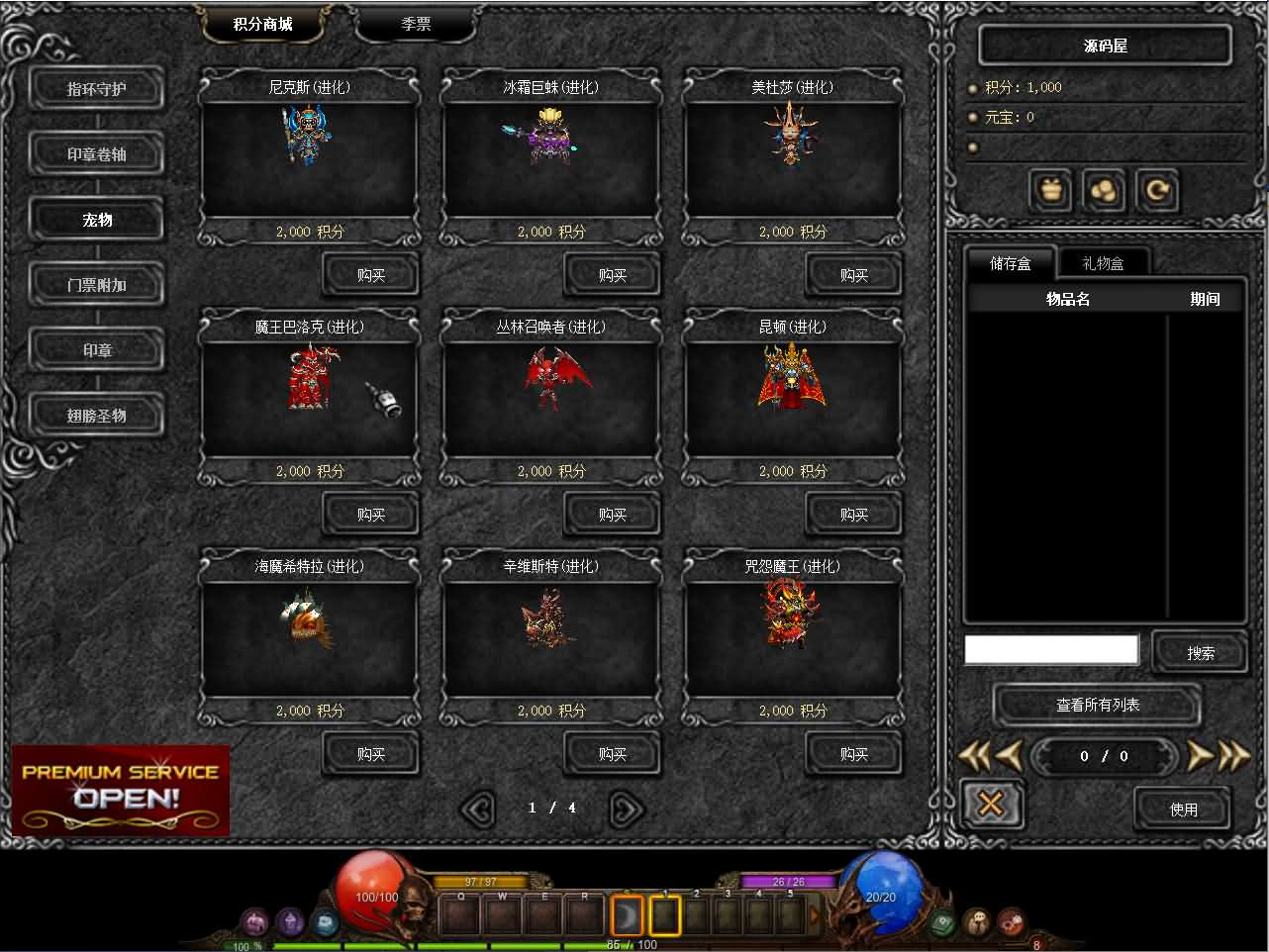Click the 搜索 search button
This screenshot has width=1269, height=952.
[x=1201, y=653]
